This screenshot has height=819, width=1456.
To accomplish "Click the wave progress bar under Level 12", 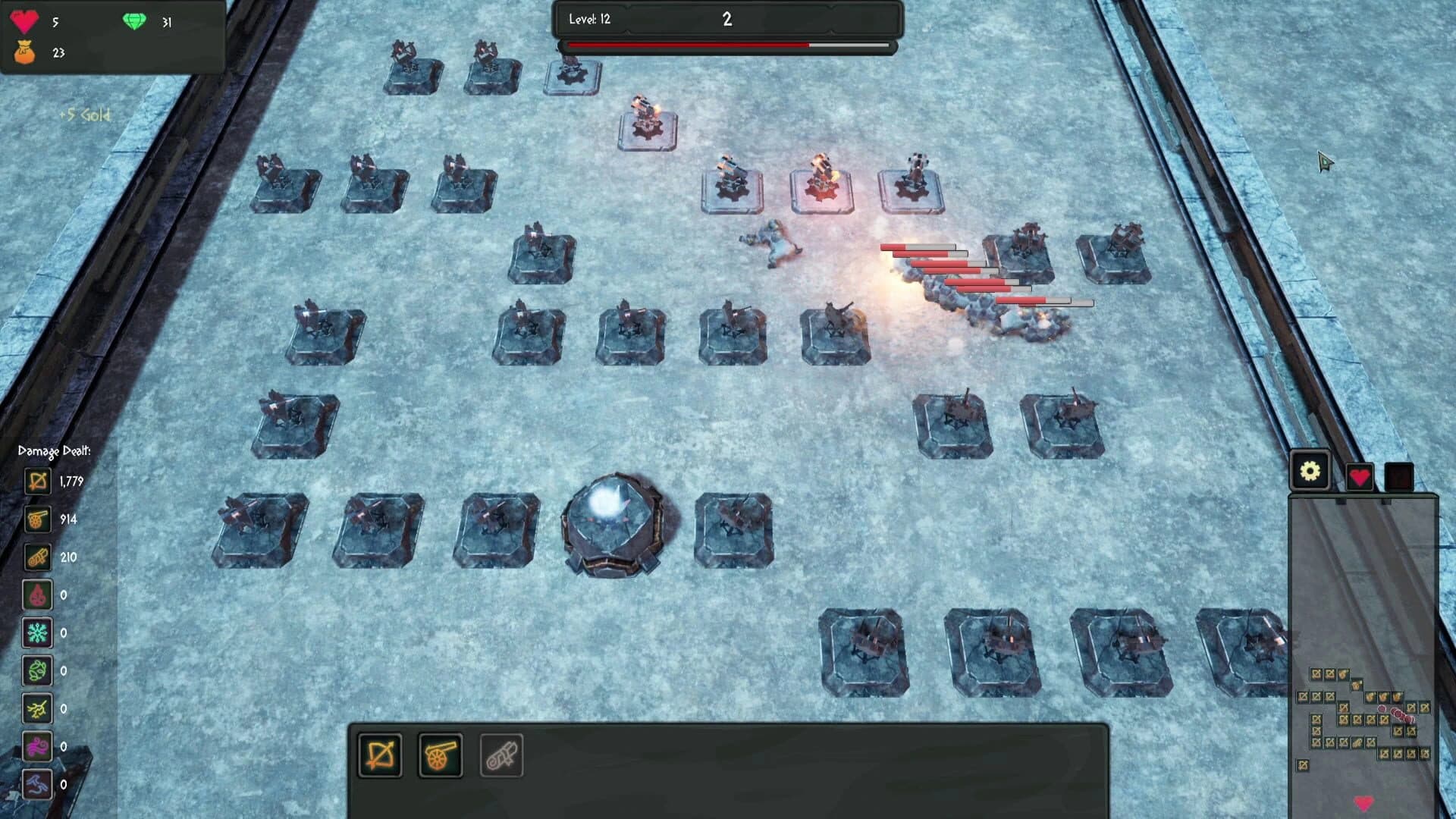I will pos(726,47).
